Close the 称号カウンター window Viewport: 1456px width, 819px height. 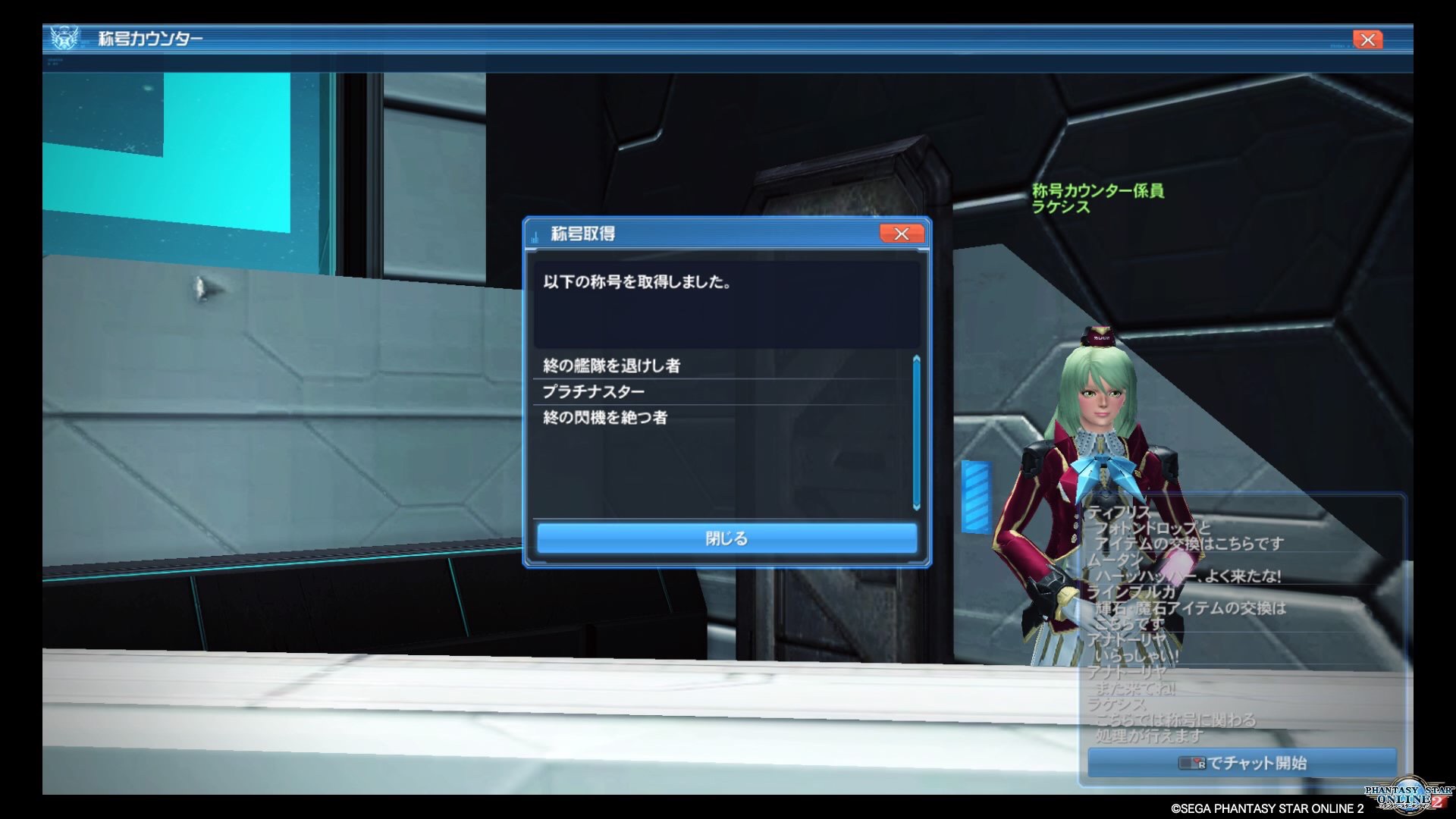tap(1367, 39)
